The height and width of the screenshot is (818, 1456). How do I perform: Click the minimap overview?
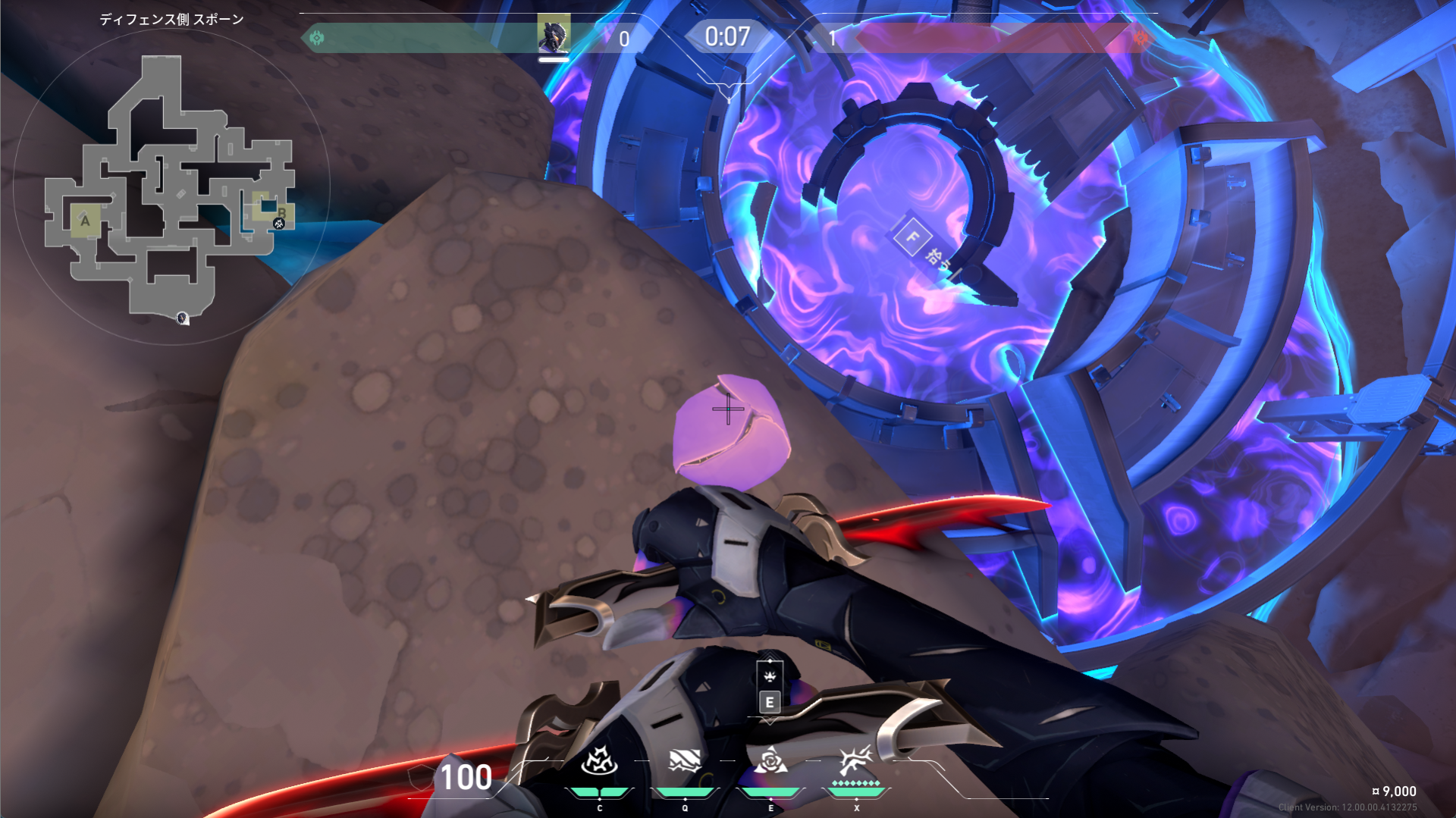click(x=170, y=186)
